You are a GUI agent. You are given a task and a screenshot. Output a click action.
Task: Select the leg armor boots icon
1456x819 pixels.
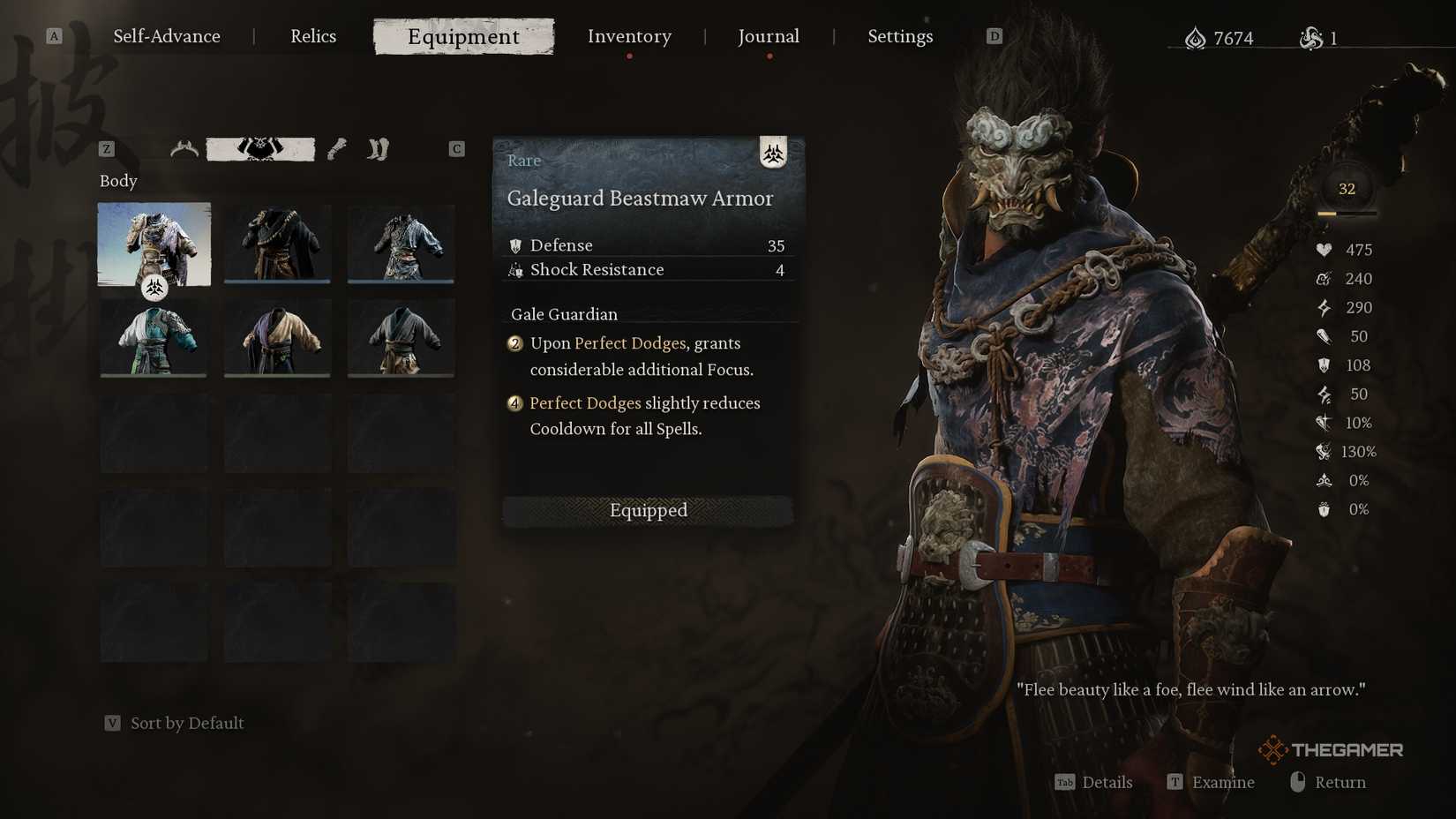point(378,148)
